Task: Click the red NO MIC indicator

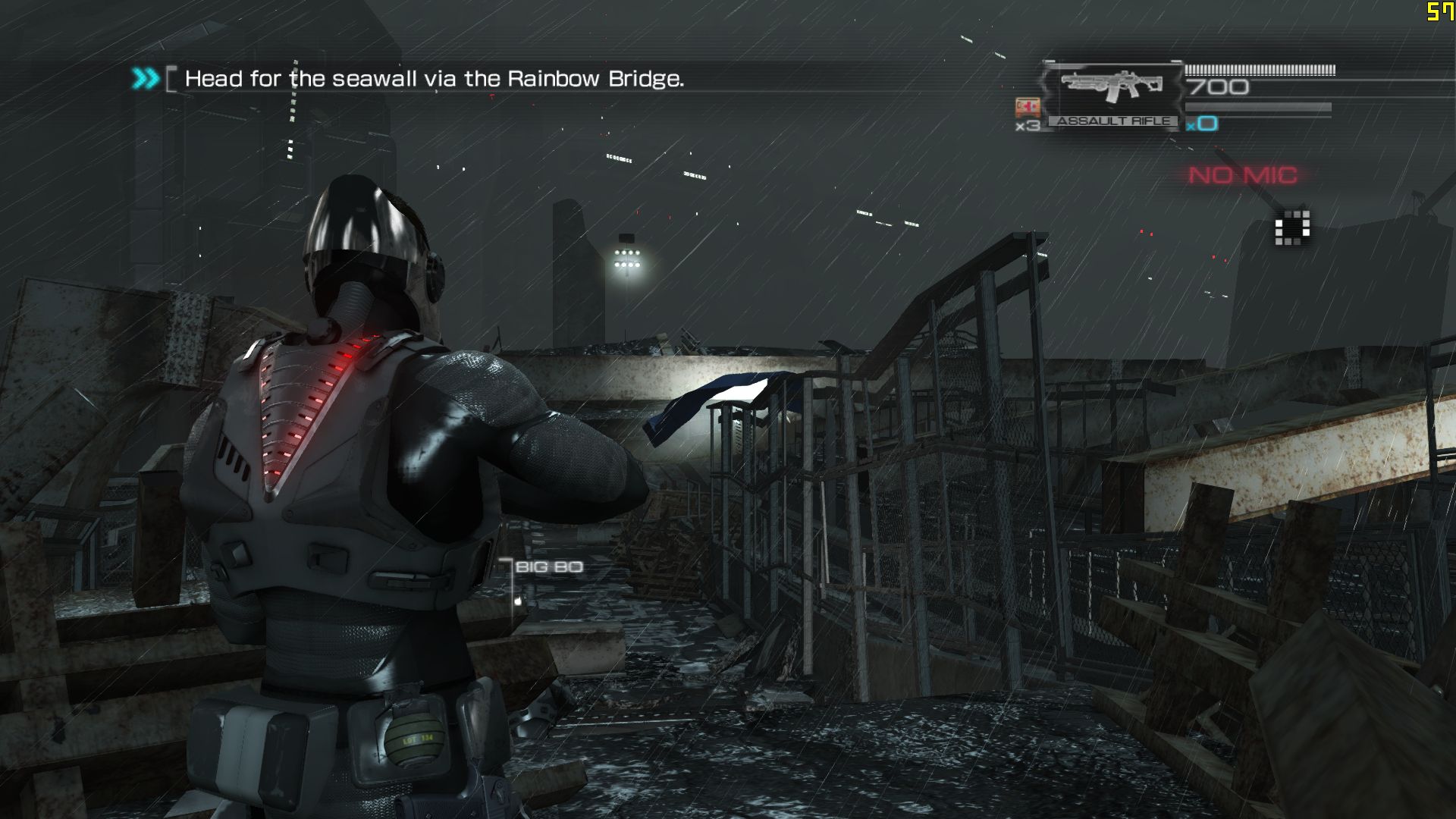Action: point(1243,175)
